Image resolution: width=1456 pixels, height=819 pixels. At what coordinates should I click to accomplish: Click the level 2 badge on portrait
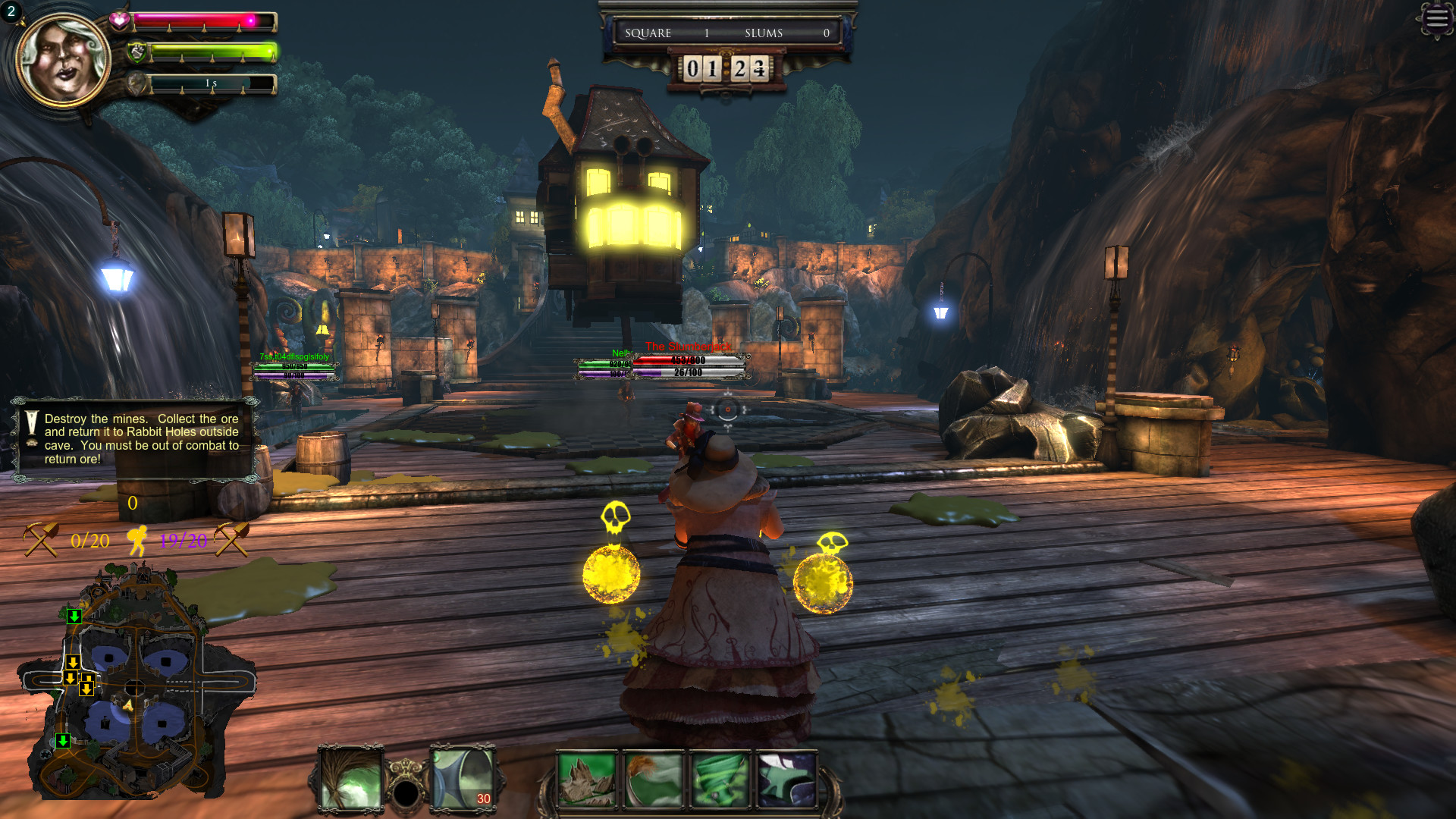click(x=11, y=11)
